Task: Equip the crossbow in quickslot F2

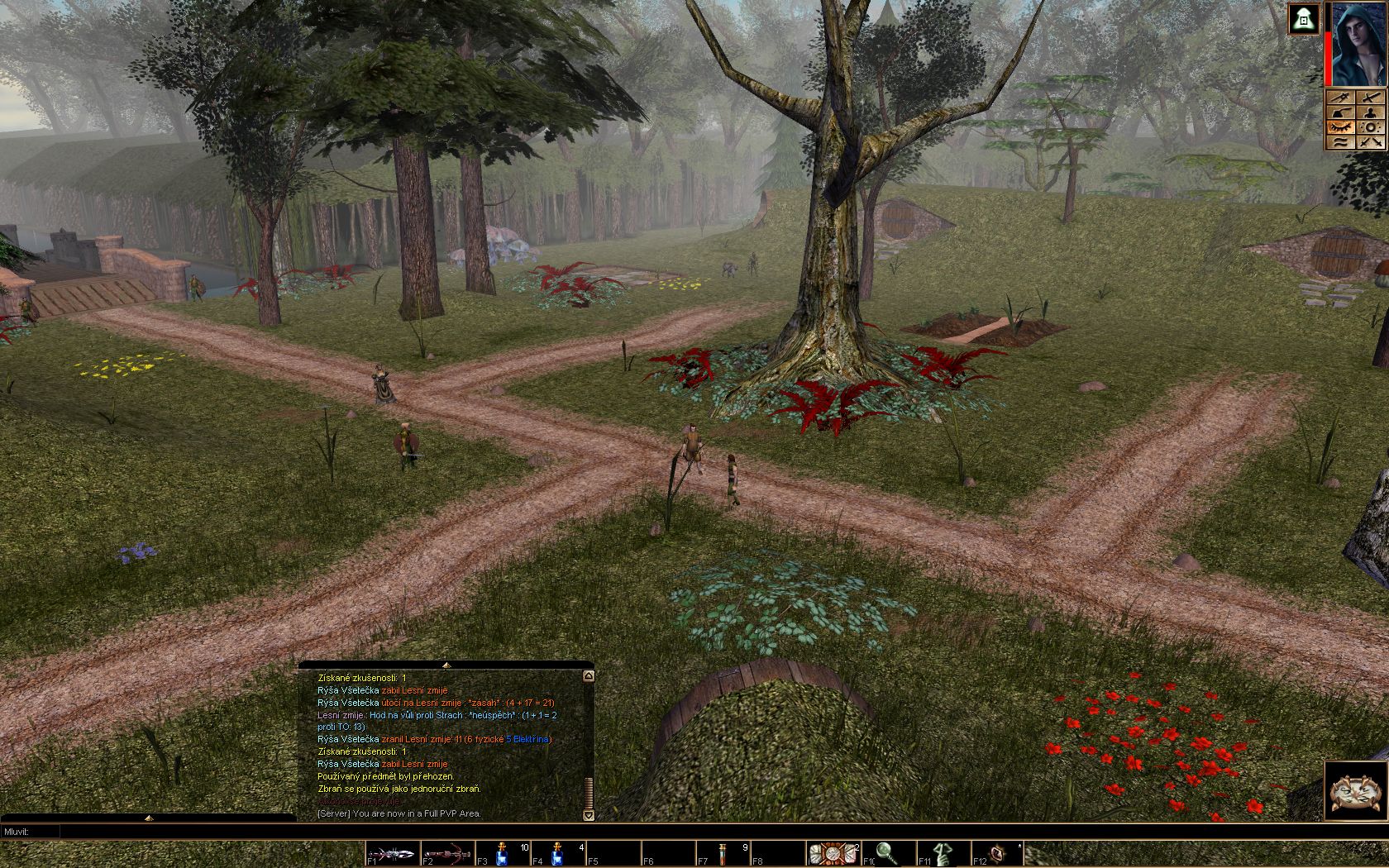Action: [x=447, y=853]
